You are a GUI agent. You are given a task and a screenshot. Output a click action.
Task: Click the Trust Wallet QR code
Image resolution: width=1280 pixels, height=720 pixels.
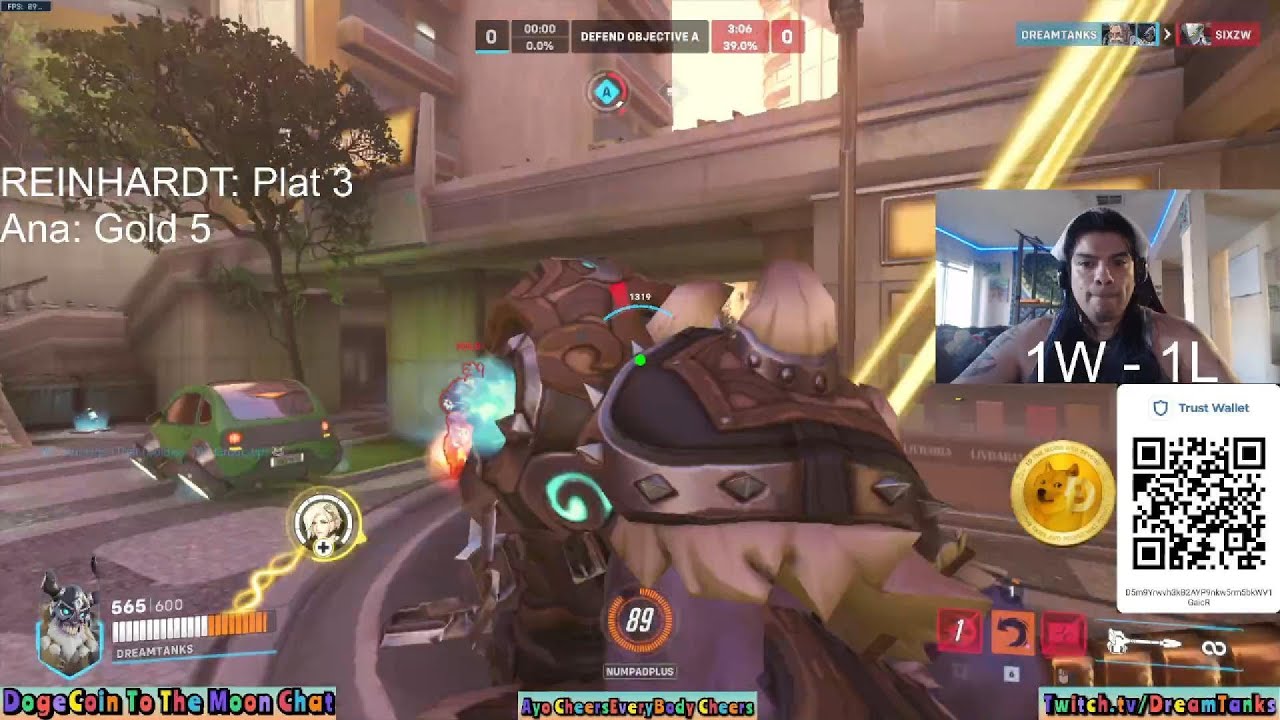pyautogui.click(x=1198, y=503)
